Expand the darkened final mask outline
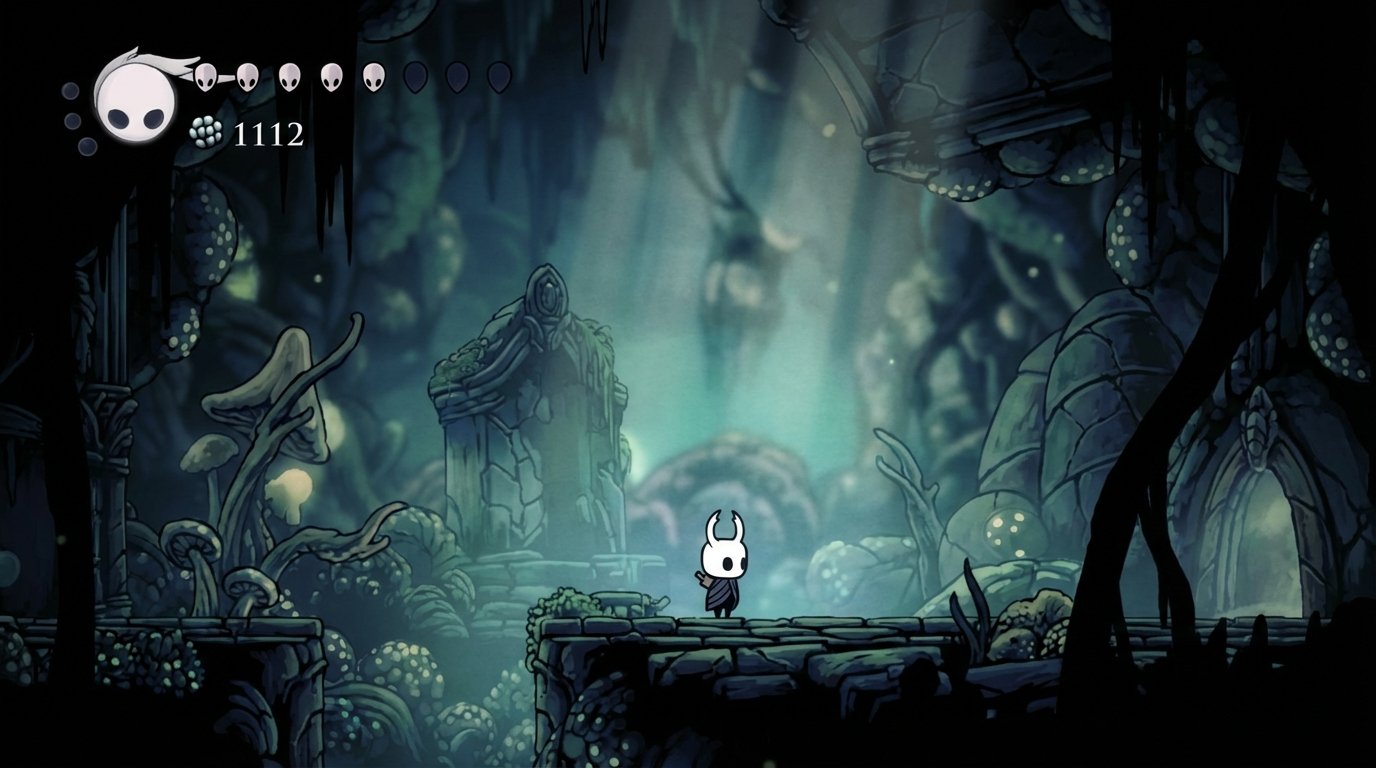This screenshot has height=768, width=1376. point(500,77)
